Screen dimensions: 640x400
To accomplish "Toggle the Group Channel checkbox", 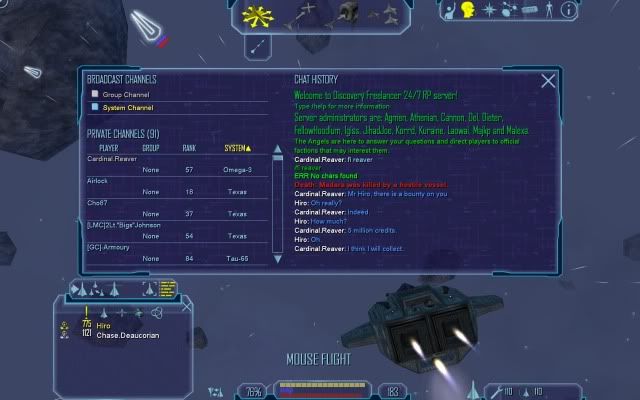I will (95, 94).
